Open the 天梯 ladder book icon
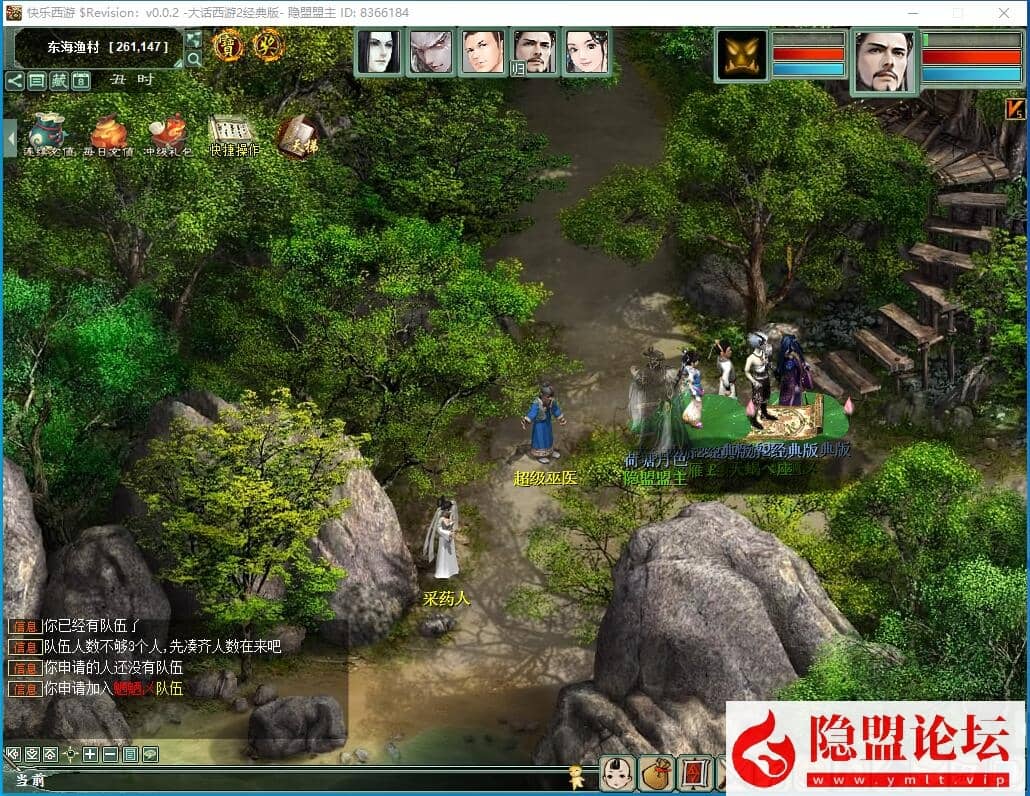This screenshot has width=1030, height=796. click(x=297, y=135)
